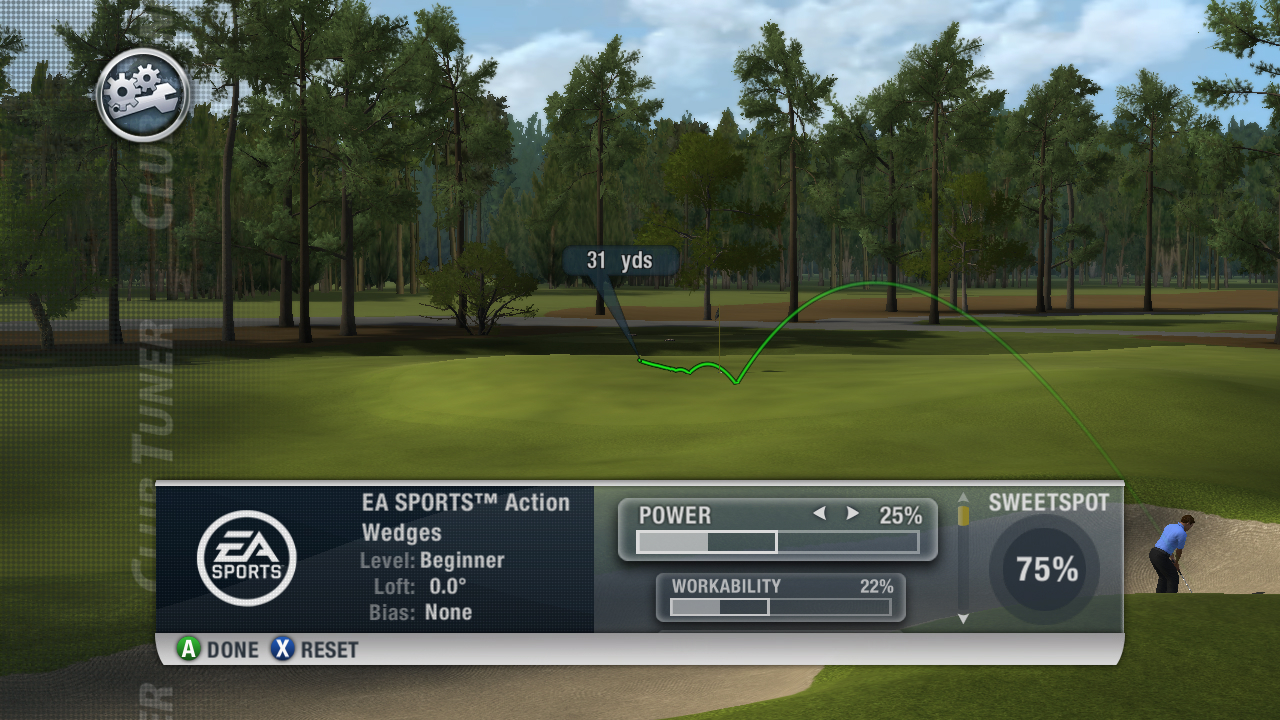1280x720 pixels.
Task: Select the EA SPORTS Action Wedges club name
Action: tap(465, 517)
